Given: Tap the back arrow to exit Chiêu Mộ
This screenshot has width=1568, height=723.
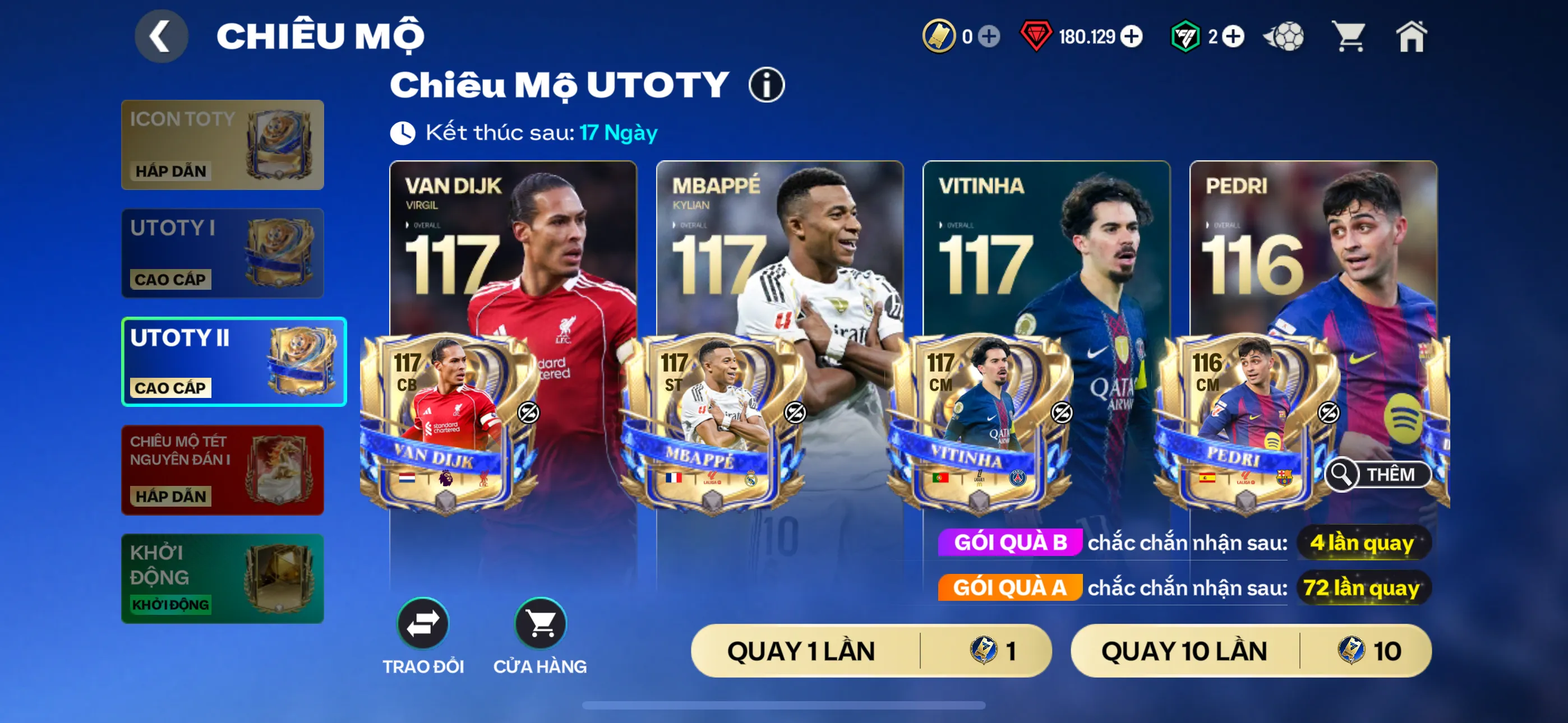Looking at the screenshot, I should click(x=160, y=36).
